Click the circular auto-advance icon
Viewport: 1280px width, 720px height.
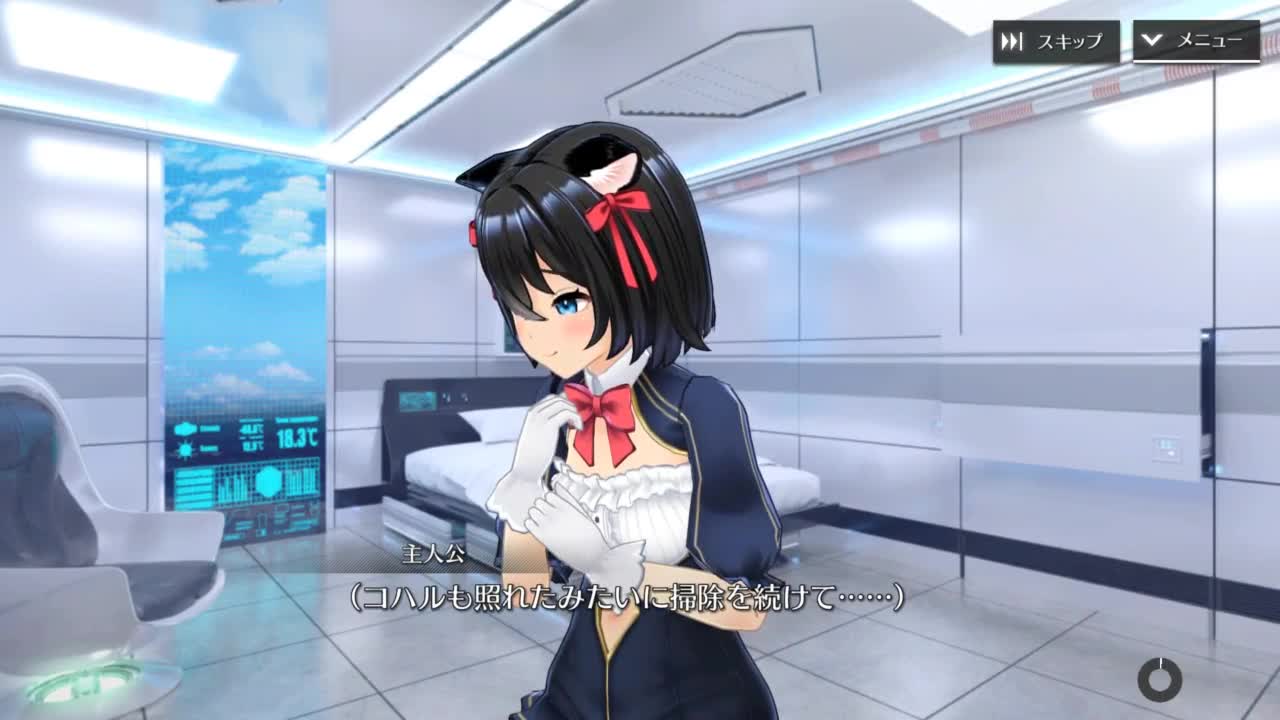tap(1159, 680)
